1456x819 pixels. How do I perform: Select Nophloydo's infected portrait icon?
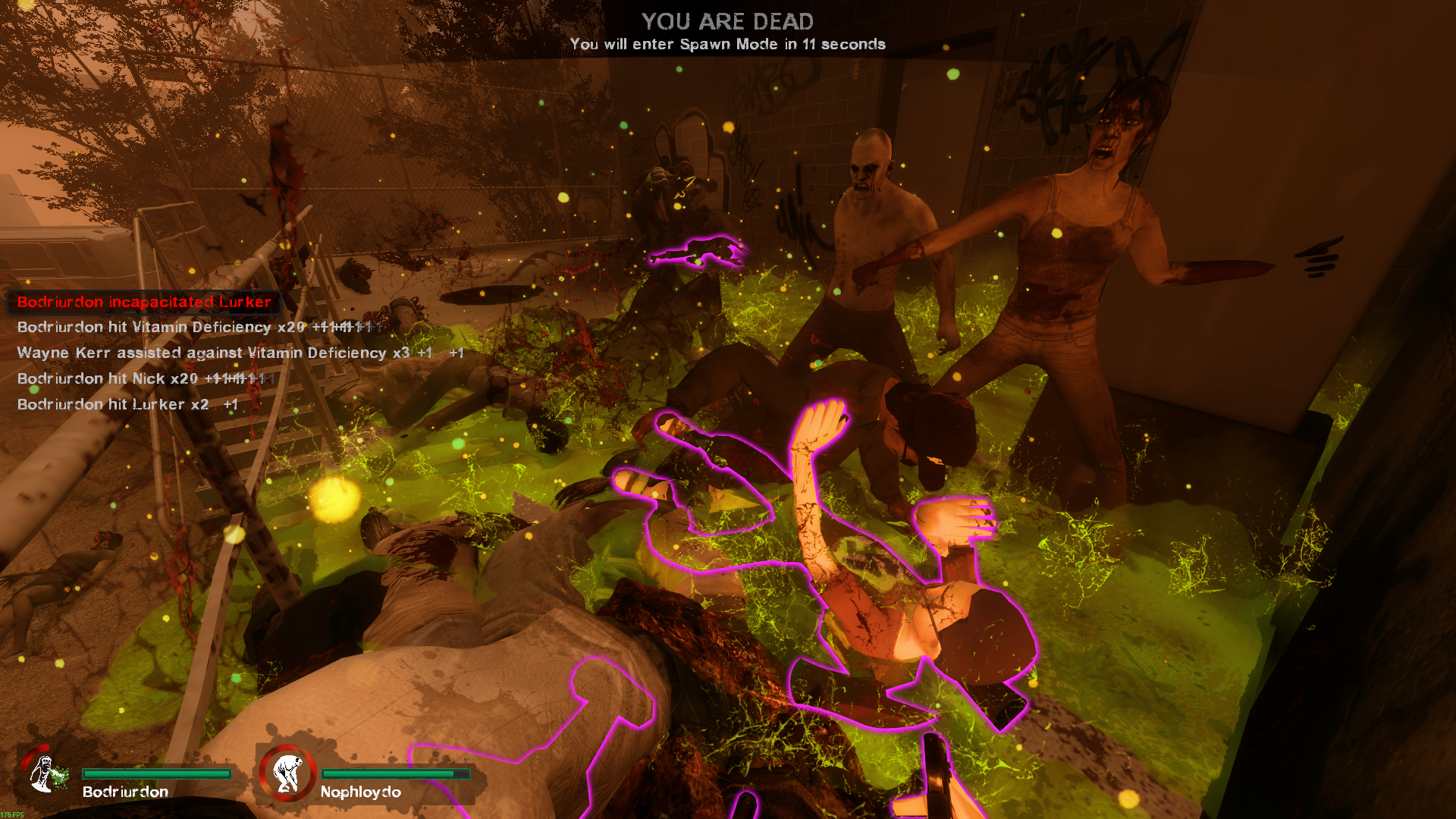pos(287,773)
